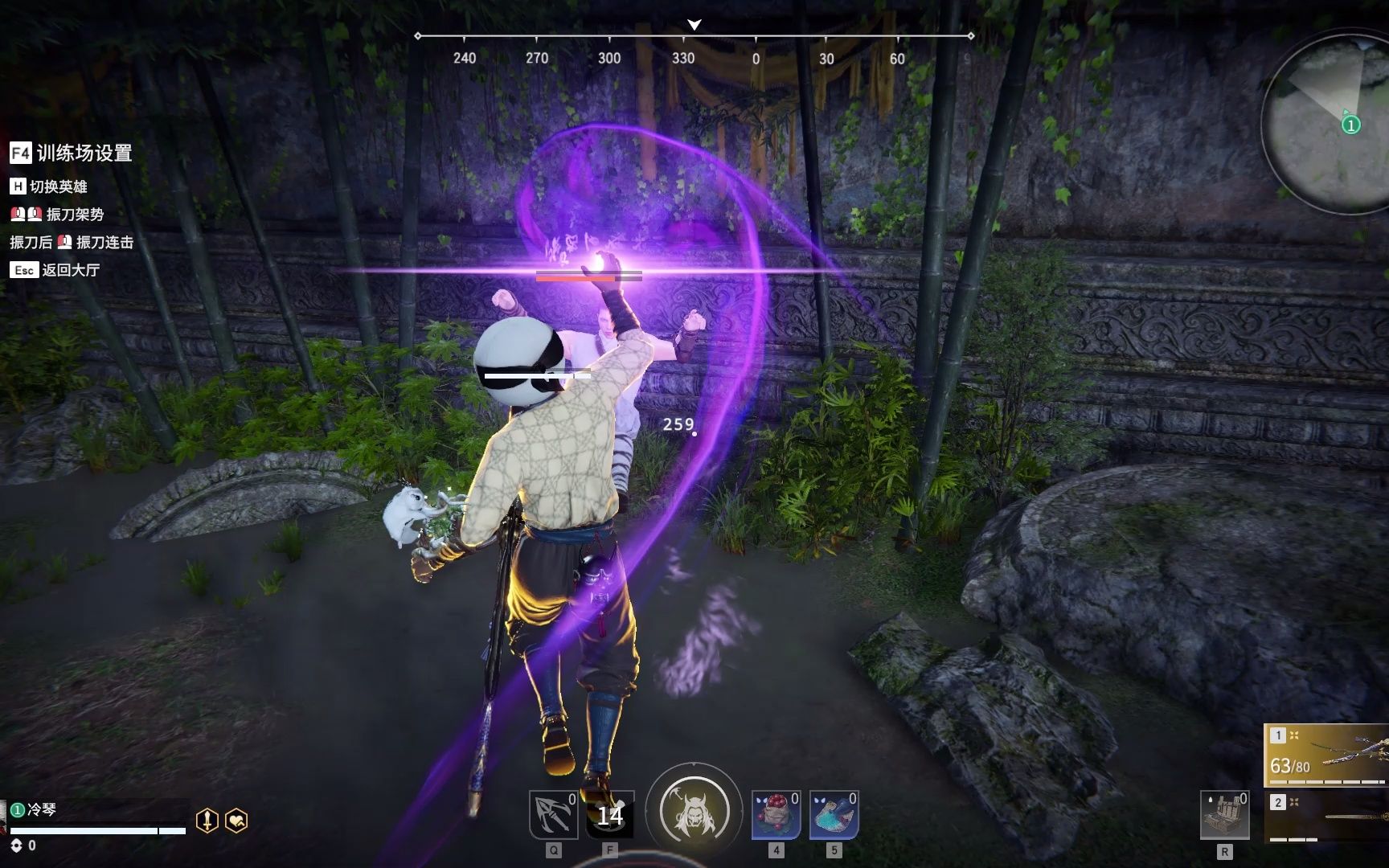Use the blue armor powder consumable
Image resolution: width=1389 pixels, height=868 pixels.
coord(834,815)
